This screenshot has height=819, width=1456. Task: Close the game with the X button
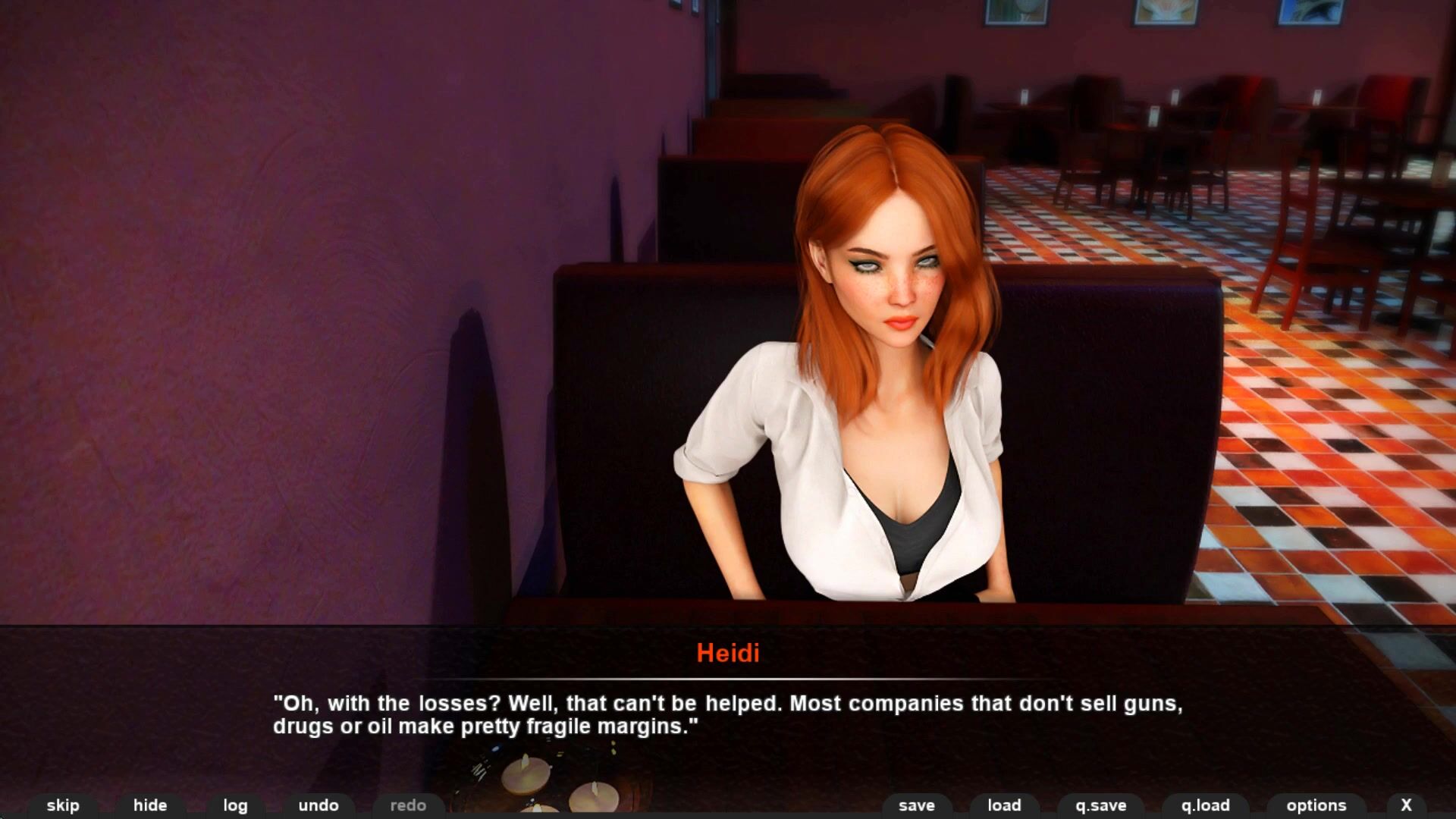(1406, 805)
